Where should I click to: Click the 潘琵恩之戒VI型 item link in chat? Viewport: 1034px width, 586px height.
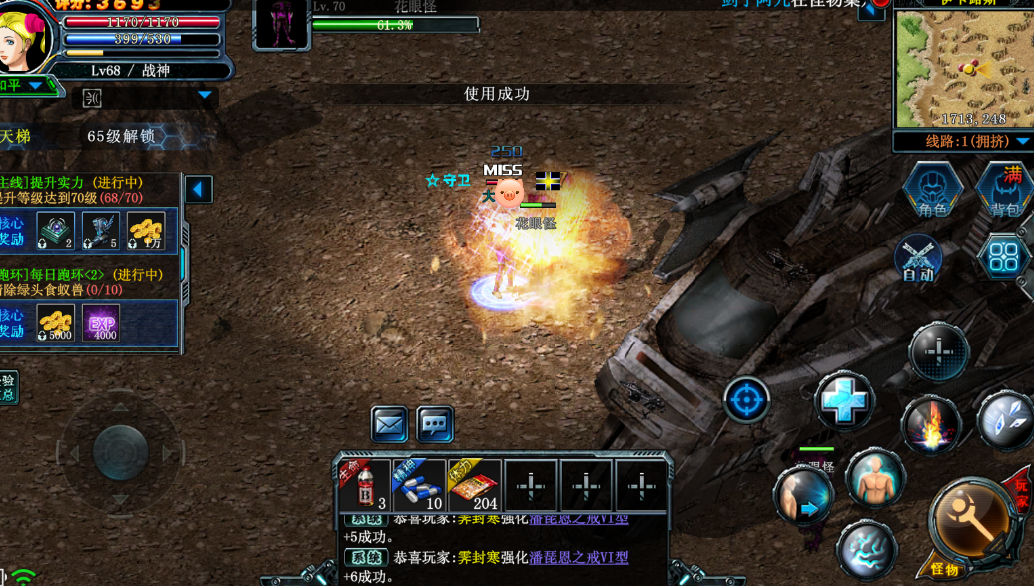pyautogui.click(x=578, y=557)
